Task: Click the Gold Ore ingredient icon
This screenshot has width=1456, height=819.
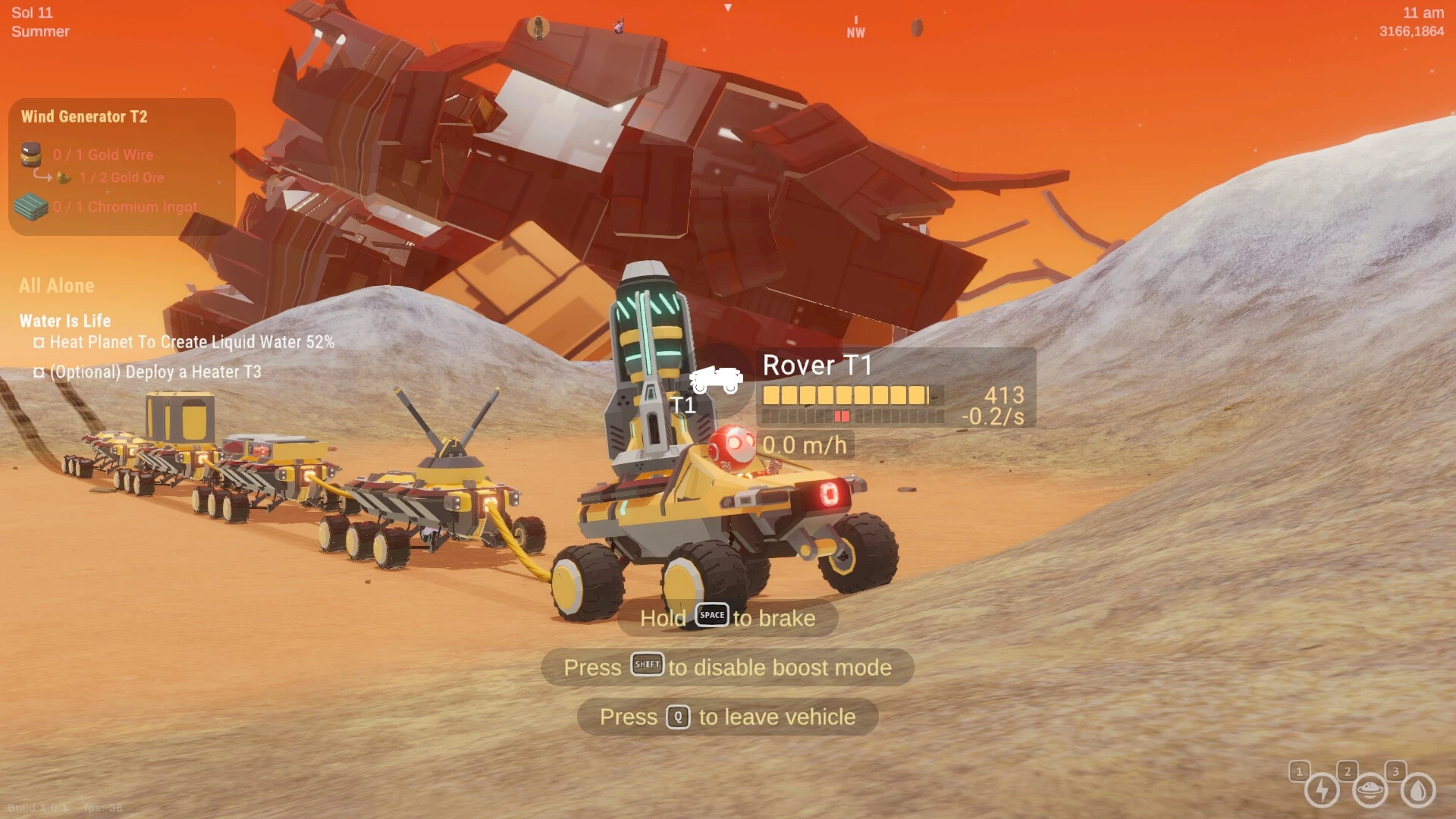Action: pos(64,177)
